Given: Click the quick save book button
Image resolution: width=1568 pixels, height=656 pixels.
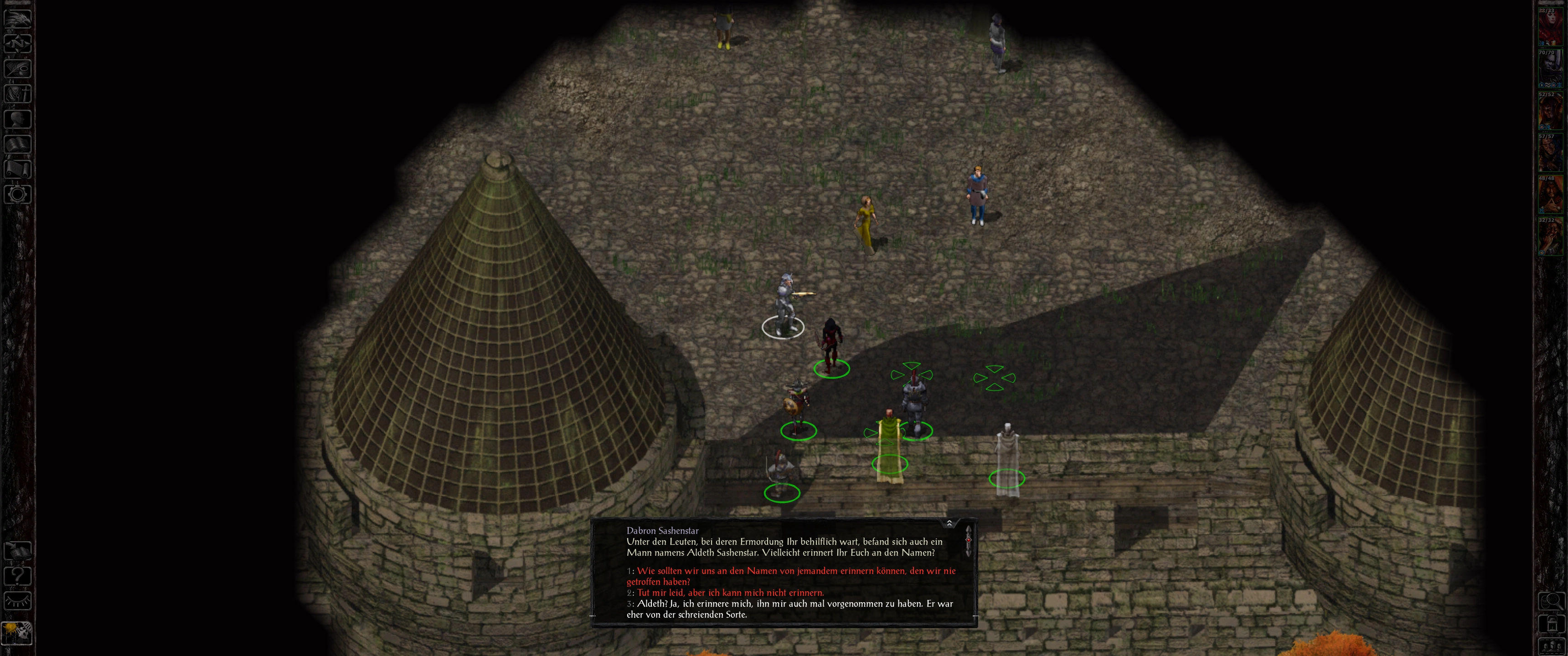Looking at the screenshot, I should coord(17,551).
